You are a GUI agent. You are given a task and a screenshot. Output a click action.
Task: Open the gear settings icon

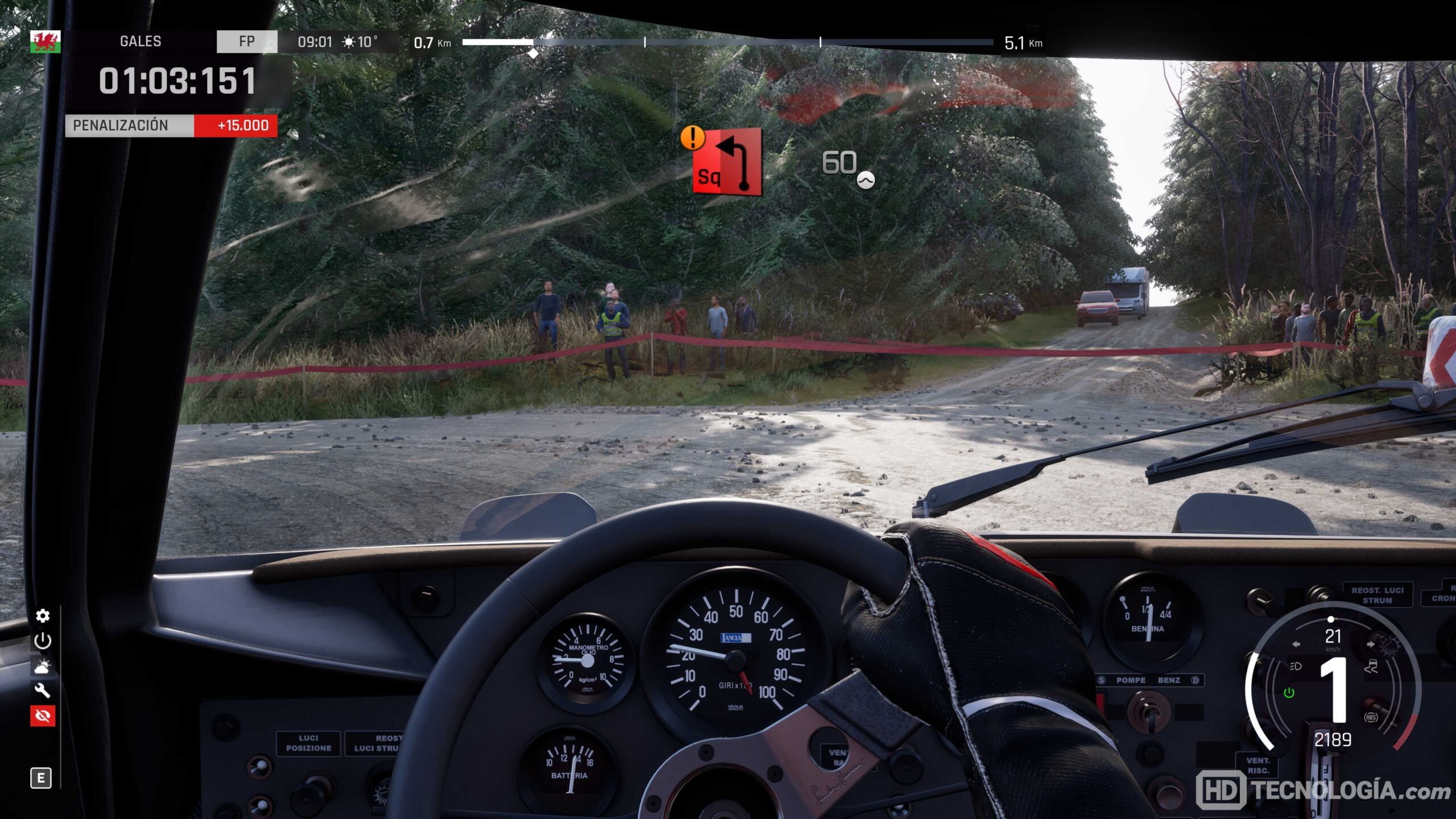(x=43, y=616)
